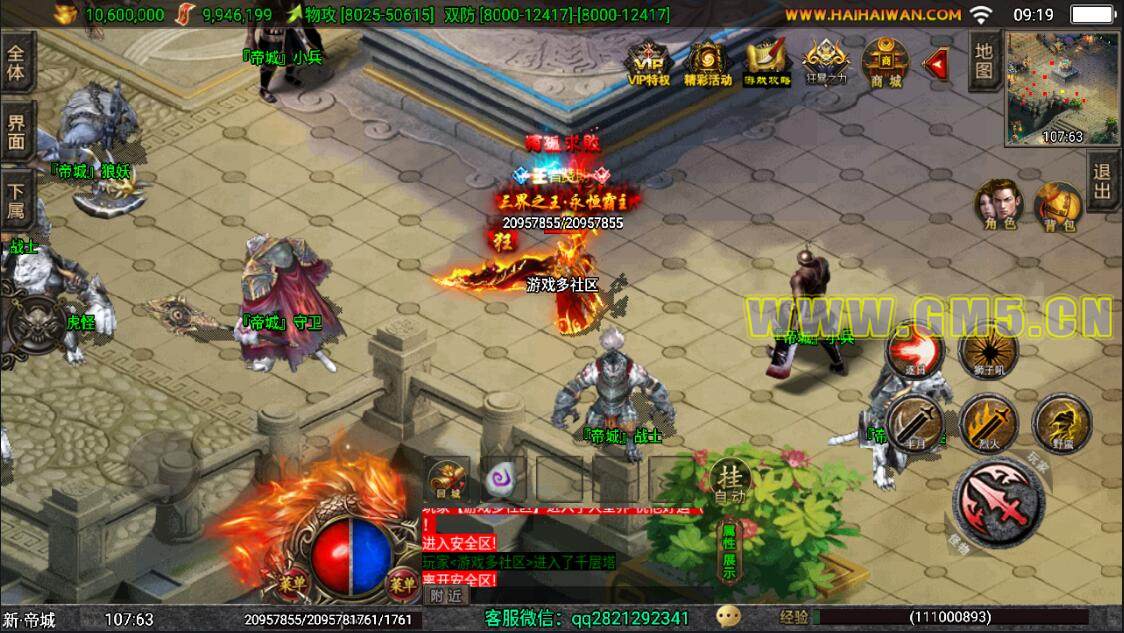Switch chat to the 附近 nearby channel
The image size is (1124, 633).
click(x=446, y=594)
